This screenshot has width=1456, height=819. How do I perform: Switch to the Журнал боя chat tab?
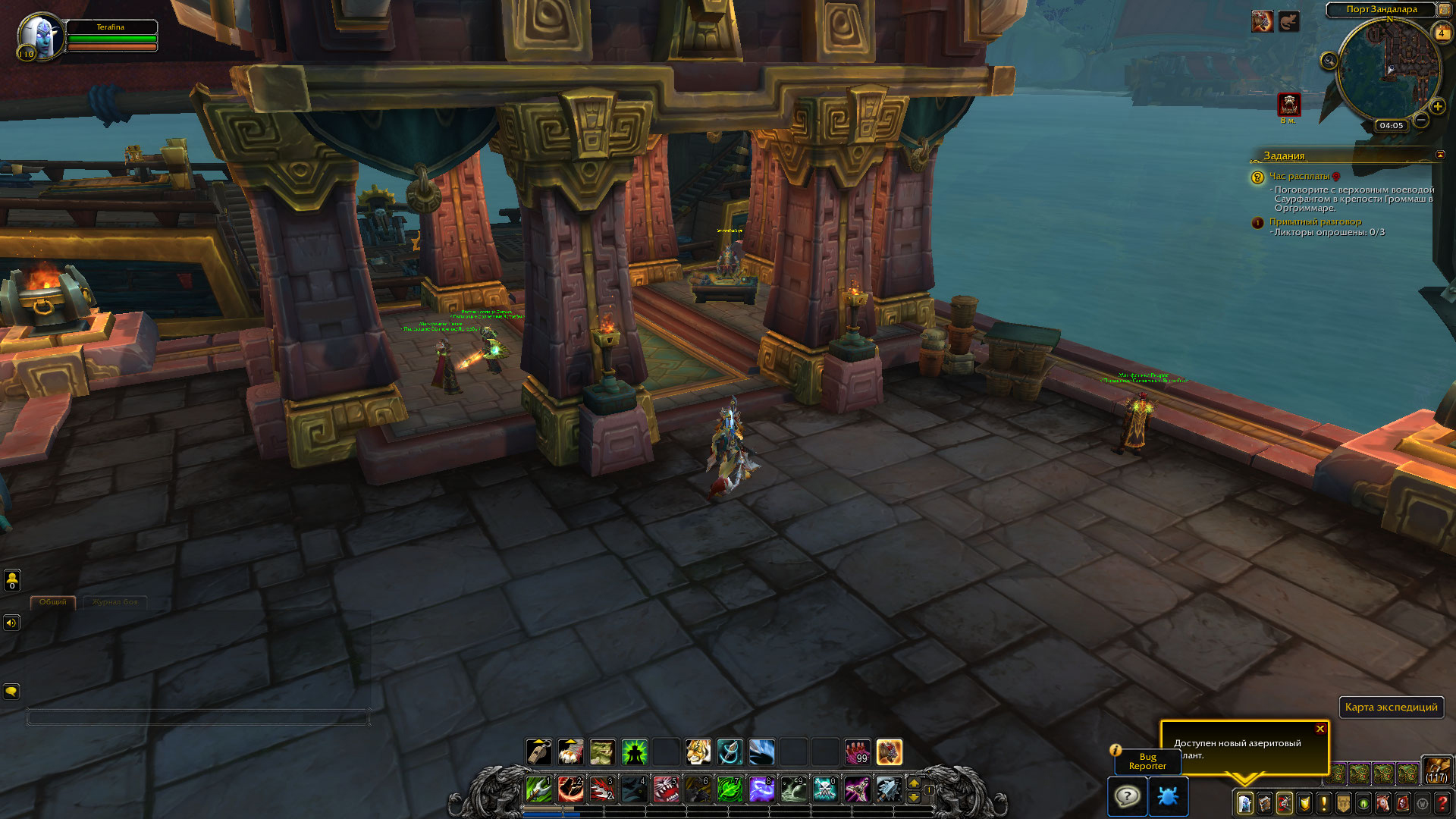115,602
